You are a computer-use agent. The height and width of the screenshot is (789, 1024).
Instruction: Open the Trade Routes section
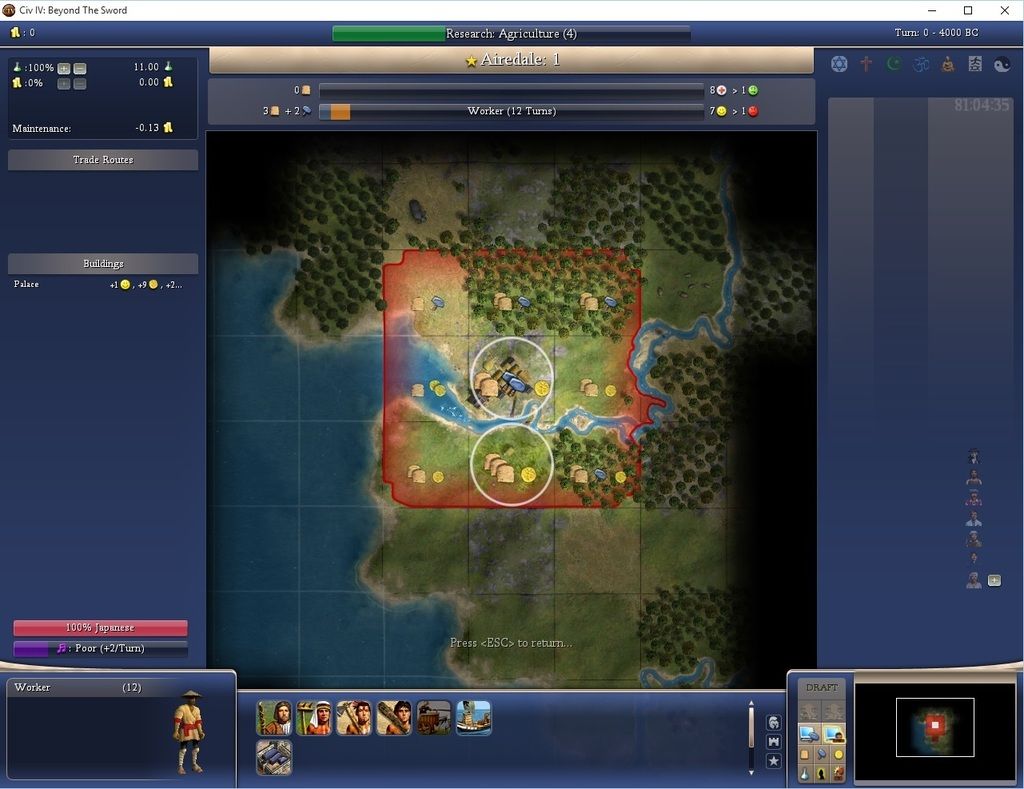(x=103, y=160)
